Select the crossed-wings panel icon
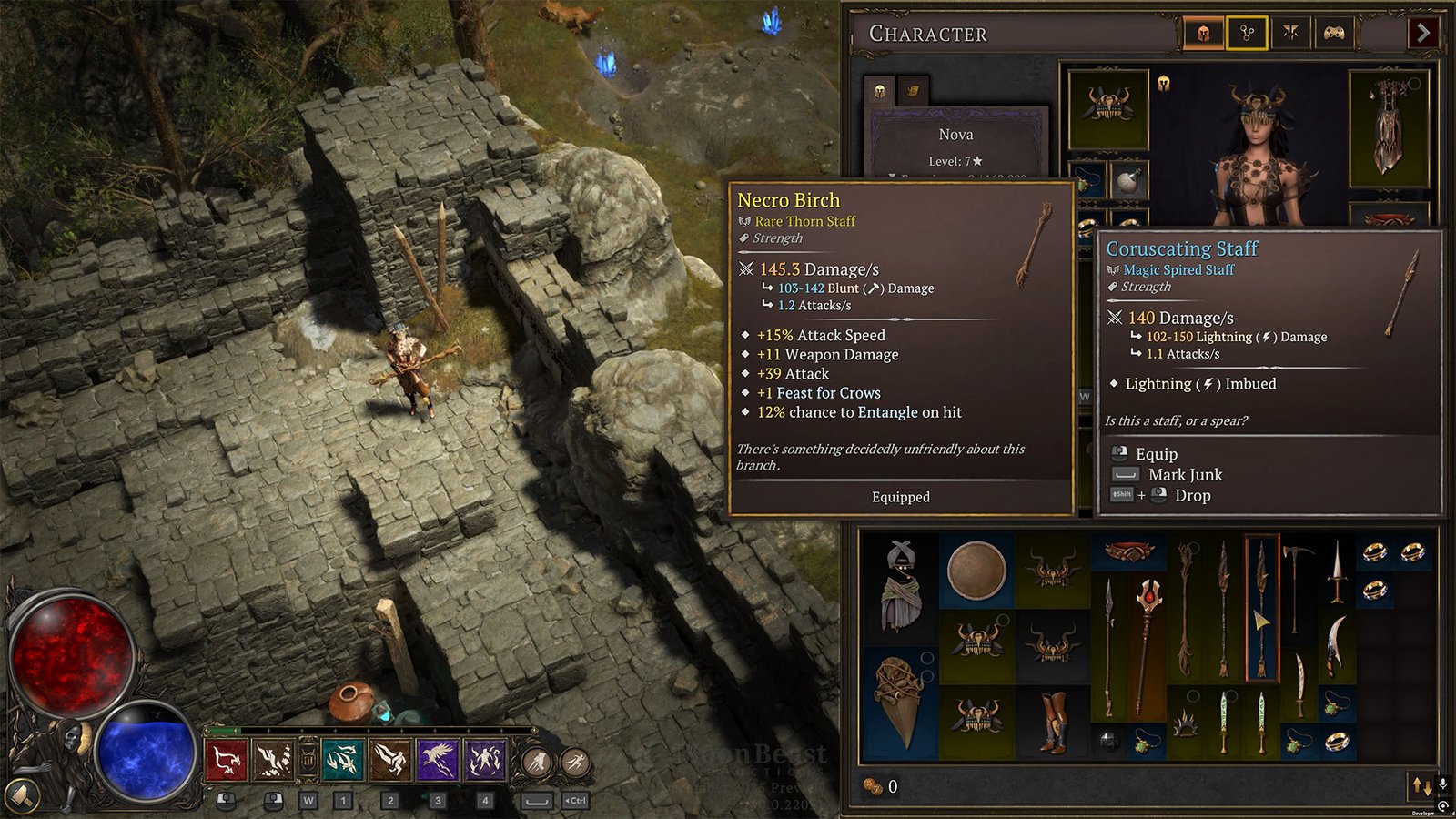Screen dimensions: 1456x819 coord(1289,34)
